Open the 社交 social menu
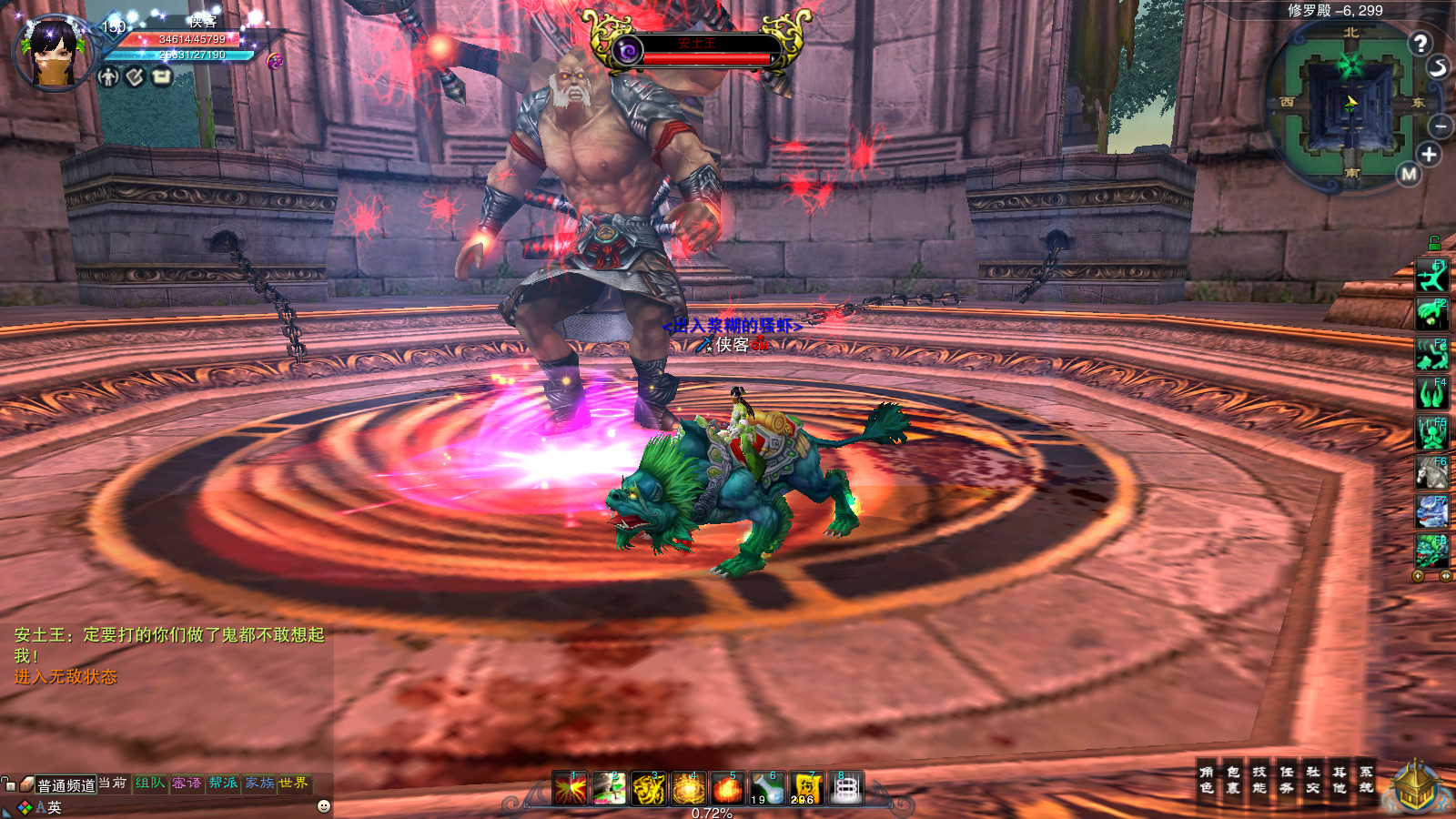The image size is (1456, 819). [x=1313, y=780]
